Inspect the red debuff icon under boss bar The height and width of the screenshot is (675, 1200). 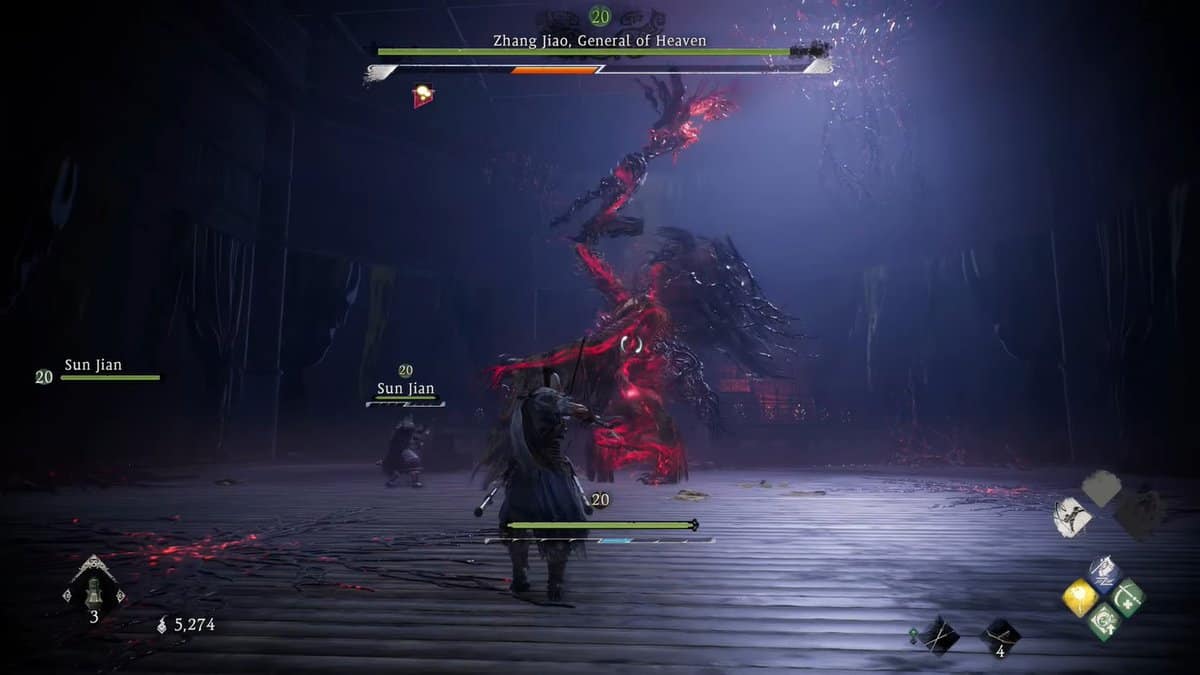pos(424,95)
